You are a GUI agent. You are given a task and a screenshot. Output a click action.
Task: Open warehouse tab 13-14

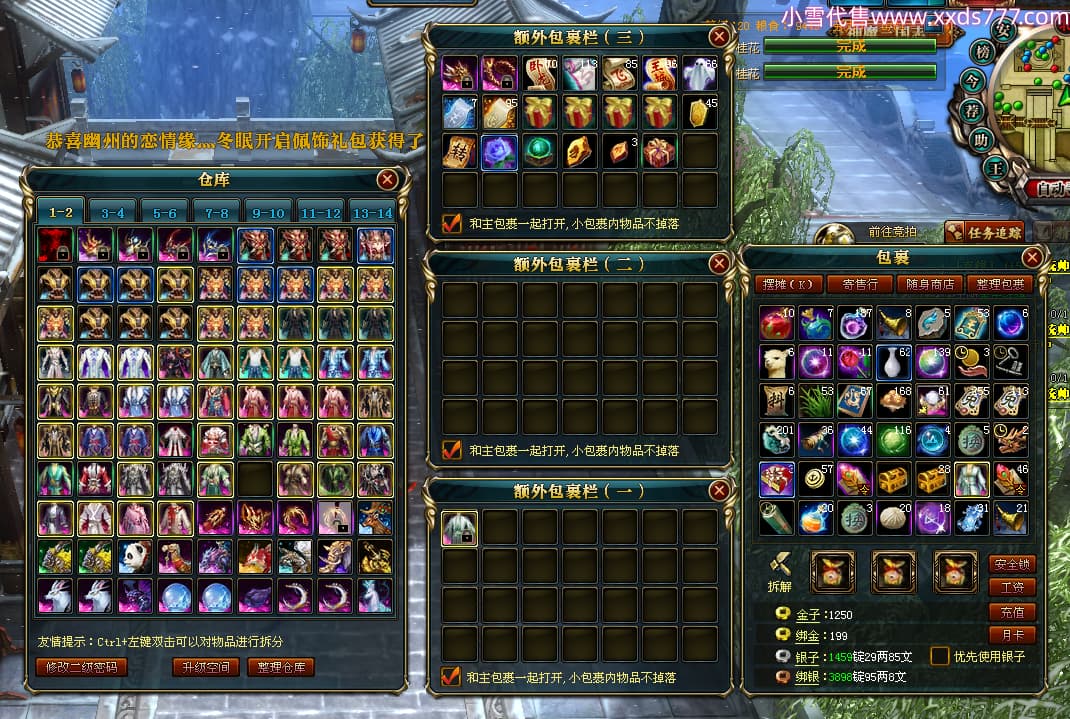[373, 213]
